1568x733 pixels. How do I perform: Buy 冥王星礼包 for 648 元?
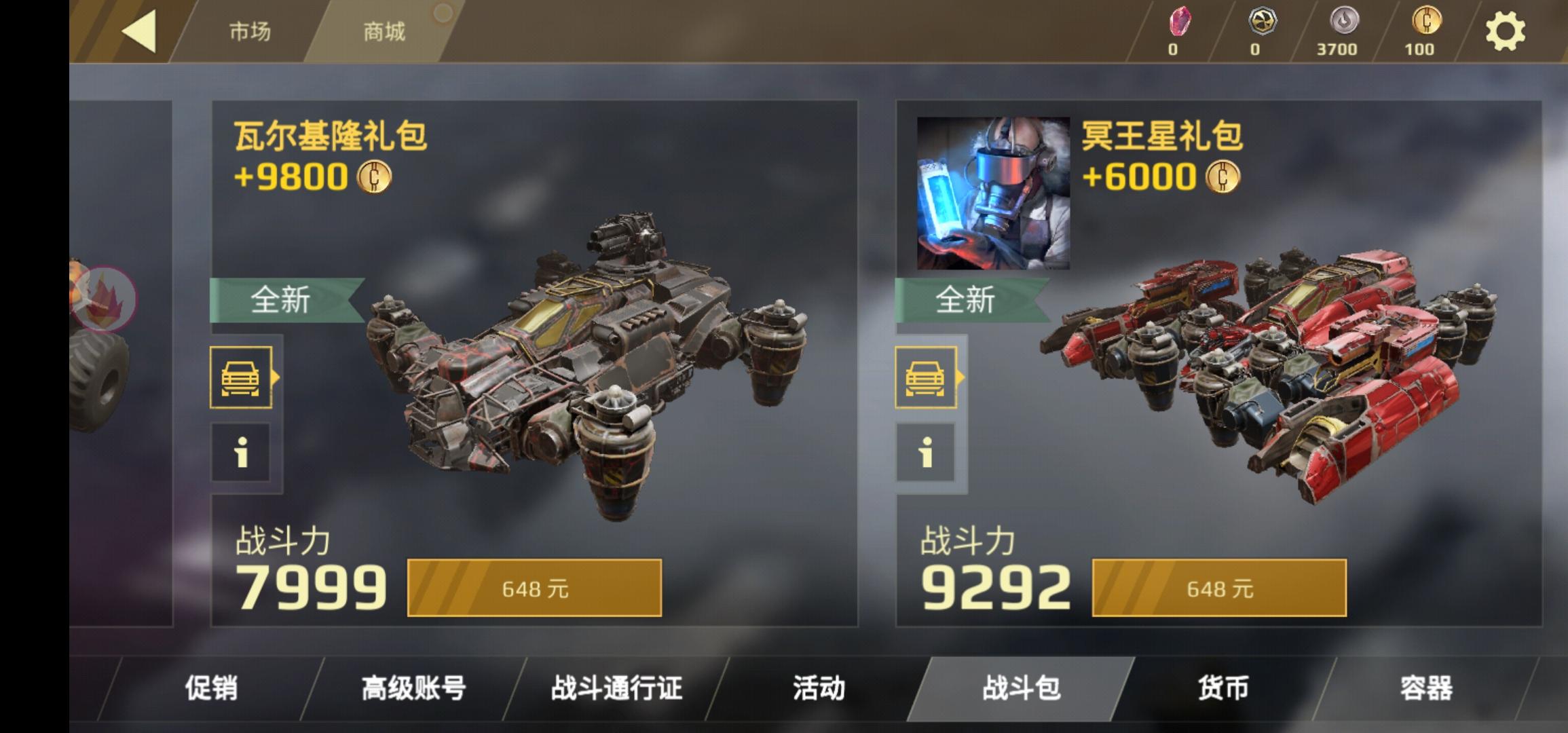[x=1219, y=588]
